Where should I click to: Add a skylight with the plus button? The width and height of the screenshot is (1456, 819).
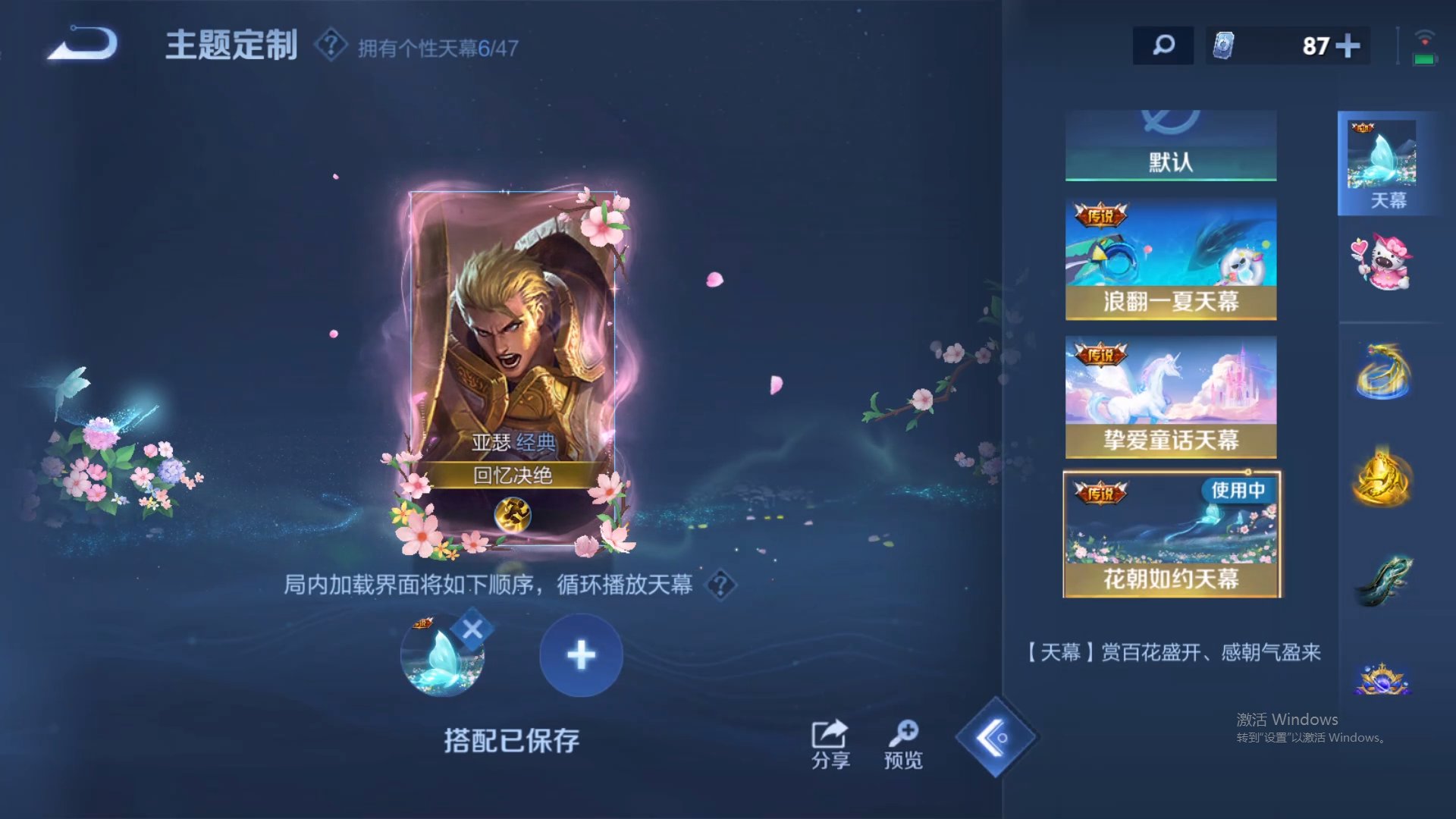tap(580, 654)
